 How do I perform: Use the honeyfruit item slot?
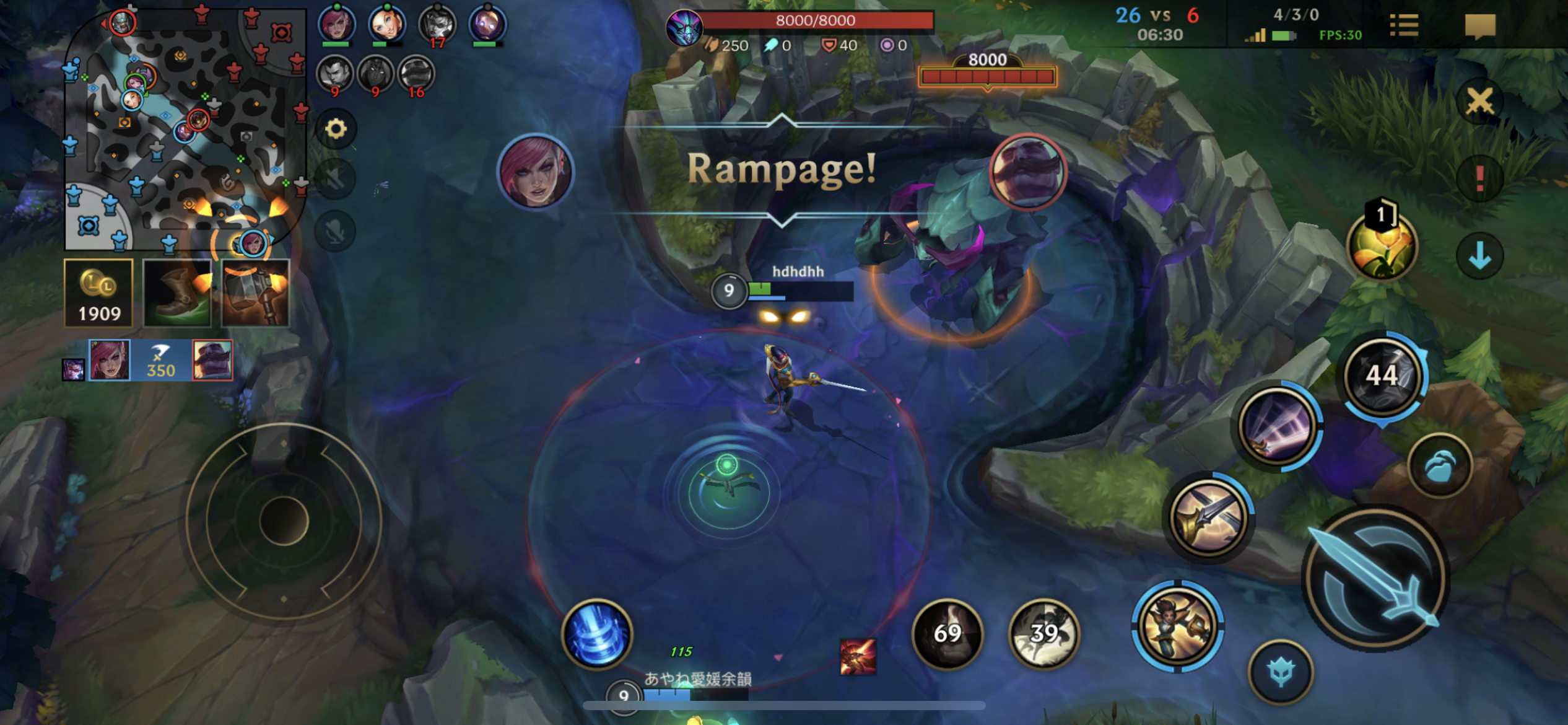1382,245
